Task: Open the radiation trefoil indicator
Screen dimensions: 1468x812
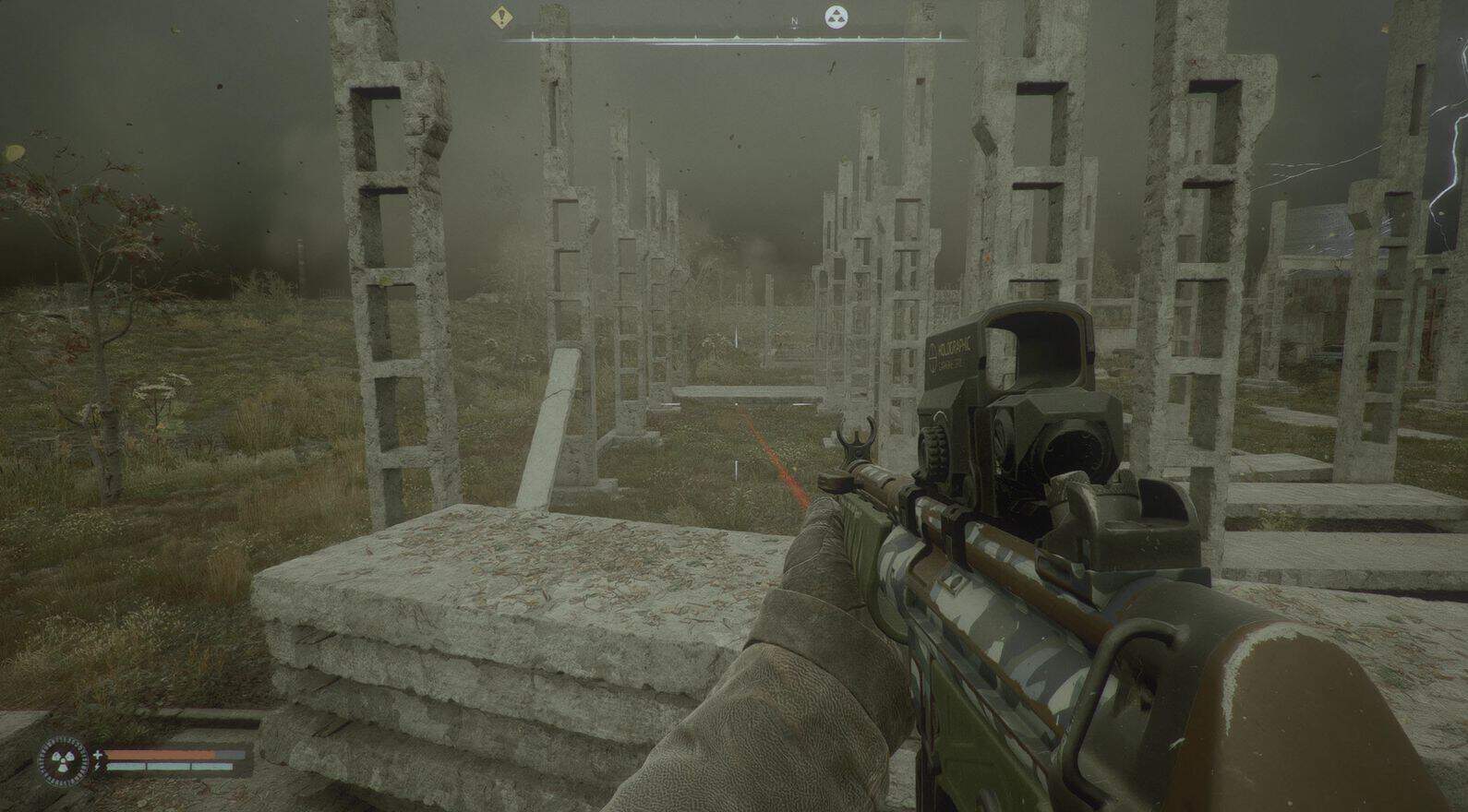Action: (63, 762)
